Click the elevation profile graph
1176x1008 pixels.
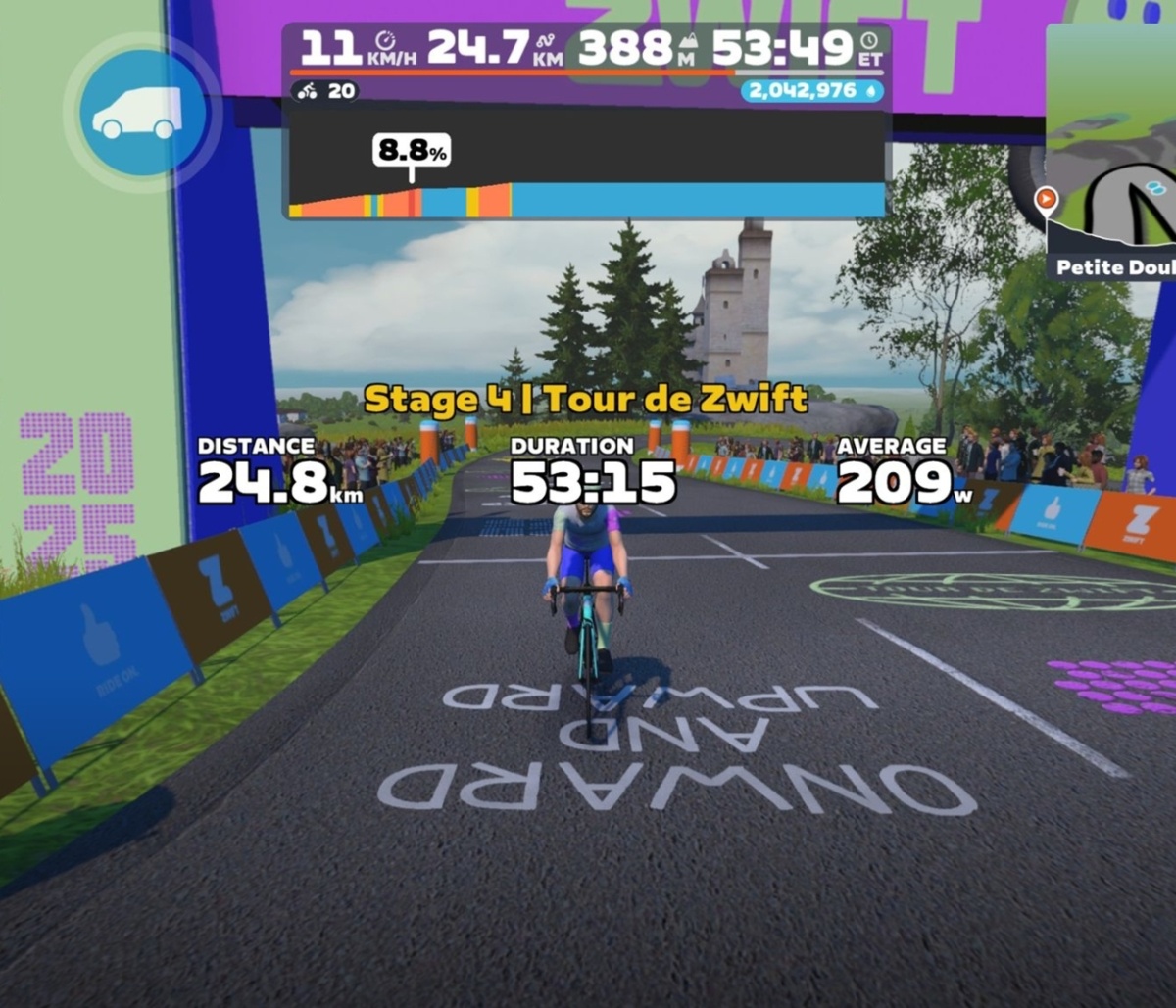(587, 163)
